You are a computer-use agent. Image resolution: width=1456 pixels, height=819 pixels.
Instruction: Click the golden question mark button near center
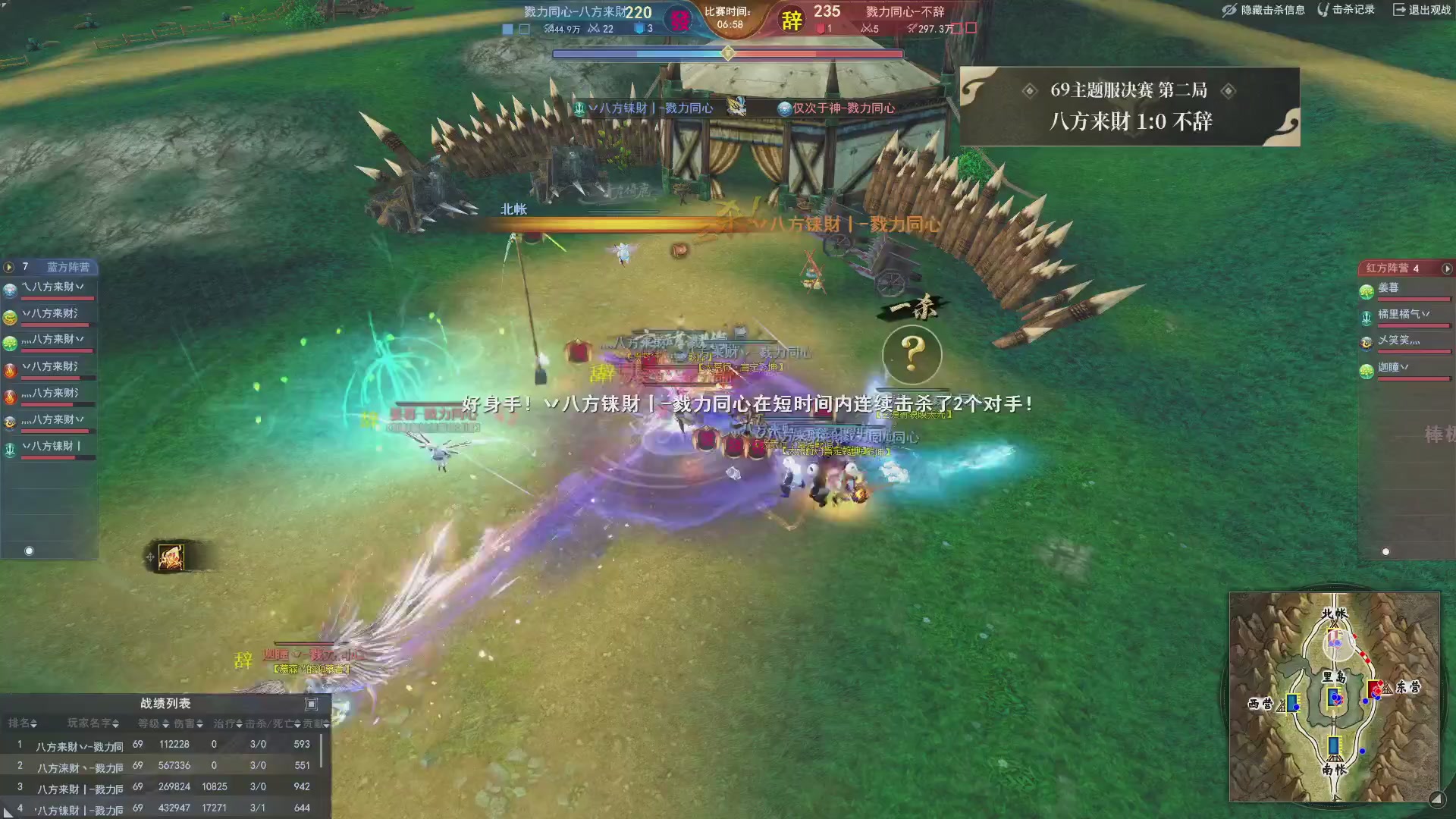coord(912,353)
